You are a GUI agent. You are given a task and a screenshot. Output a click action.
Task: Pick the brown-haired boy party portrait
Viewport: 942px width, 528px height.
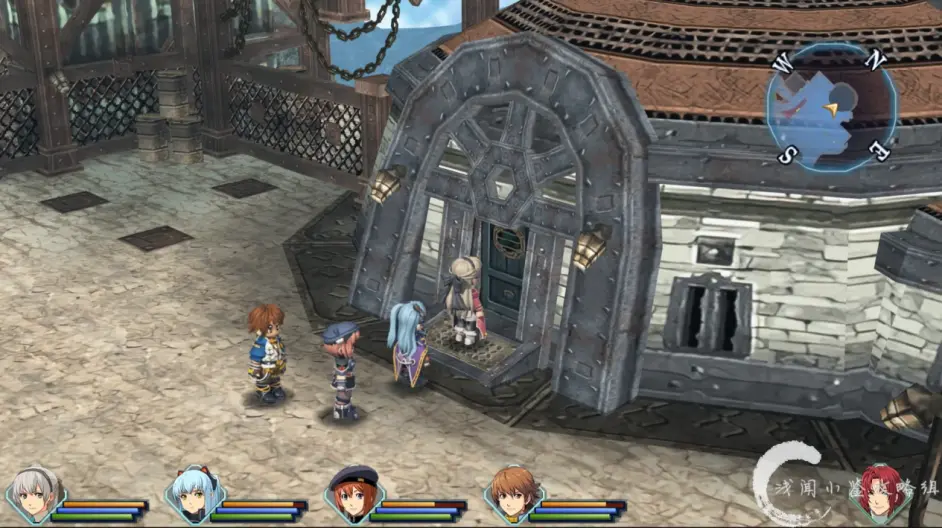pyautogui.click(x=511, y=494)
